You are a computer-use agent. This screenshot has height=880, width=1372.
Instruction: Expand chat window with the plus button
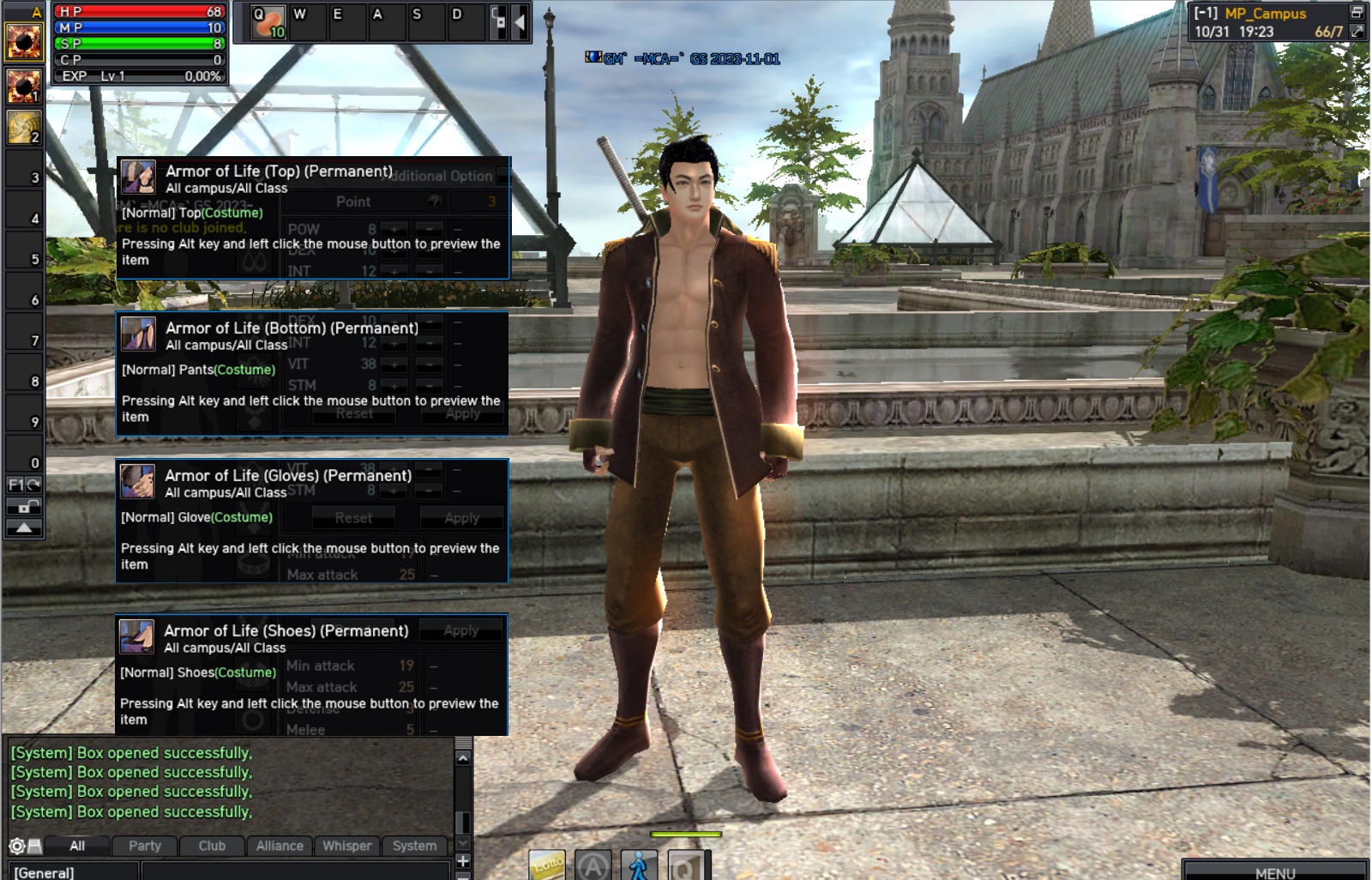coord(463,860)
